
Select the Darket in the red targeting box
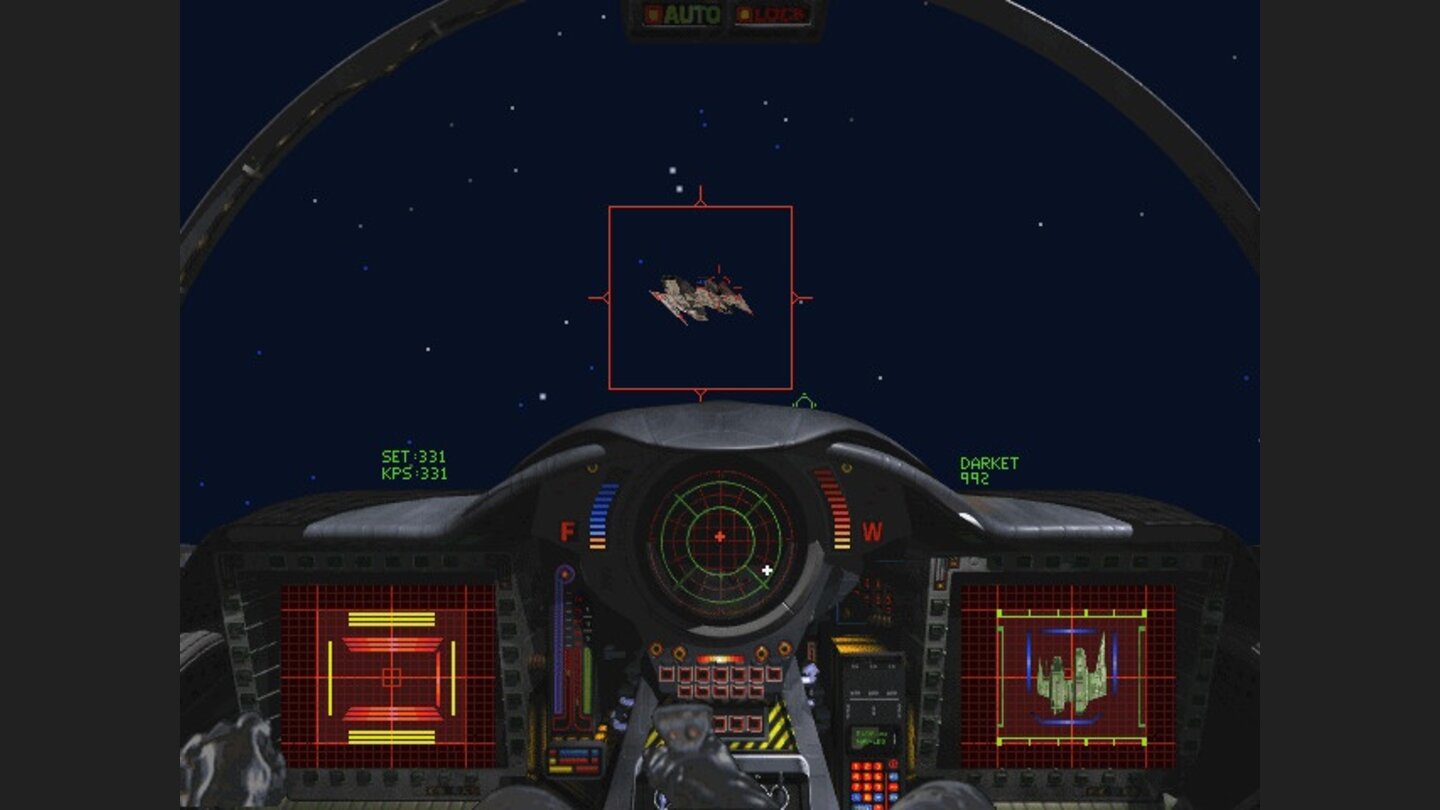700,297
